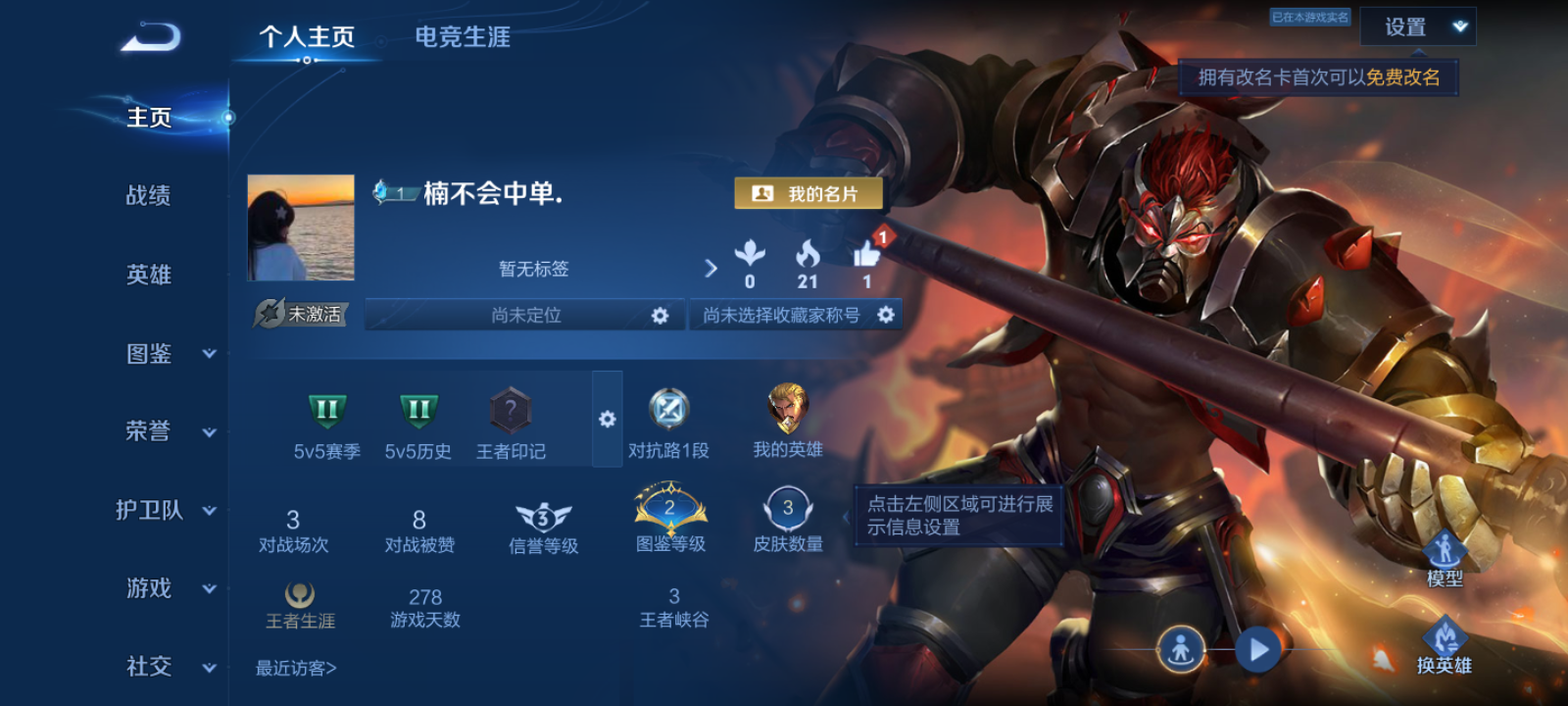This screenshot has width=1568, height=706.
Task: Click the spectator figure icon near play button
Action: [x=1182, y=649]
